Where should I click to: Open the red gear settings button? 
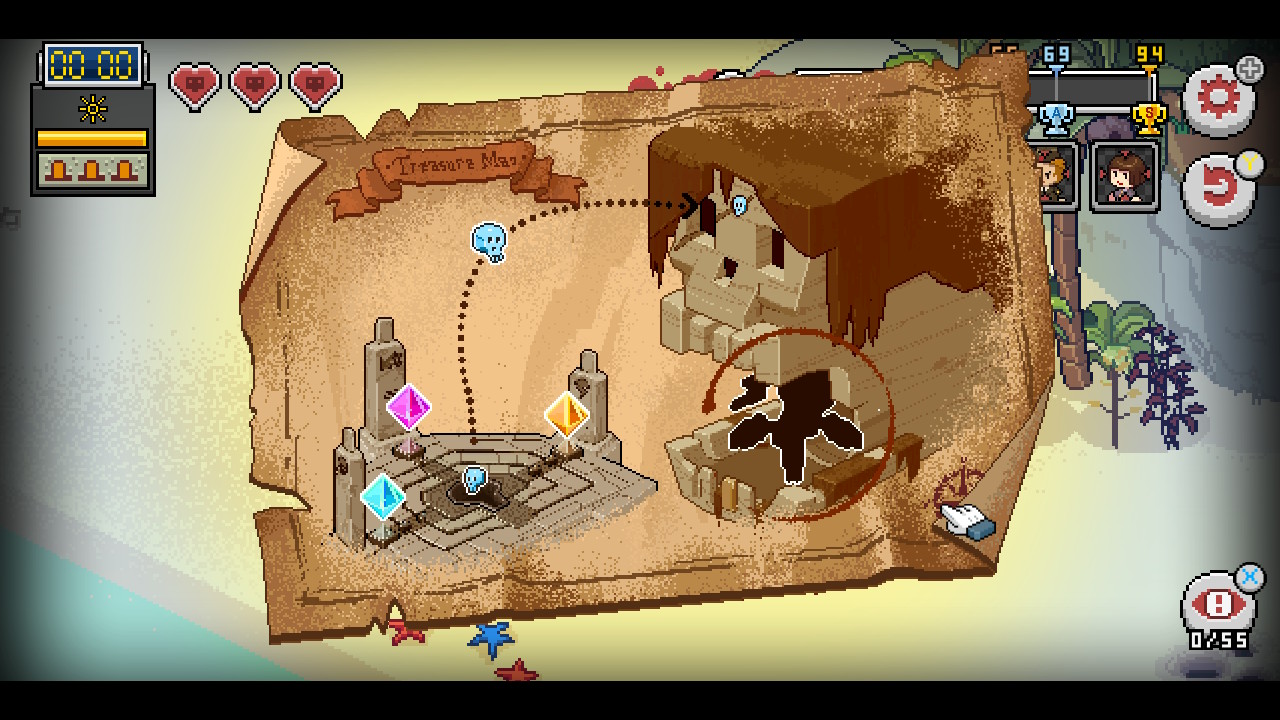tap(1217, 99)
